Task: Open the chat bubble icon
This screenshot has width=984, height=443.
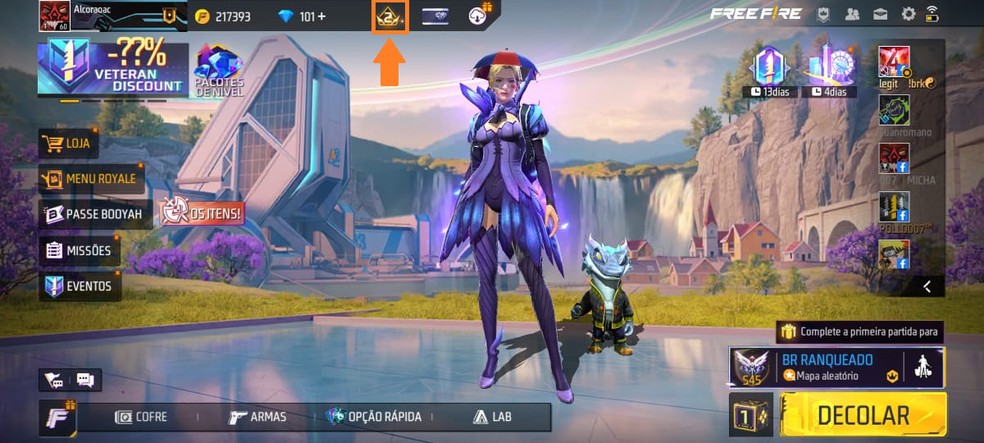Action: click(x=85, y=379)
